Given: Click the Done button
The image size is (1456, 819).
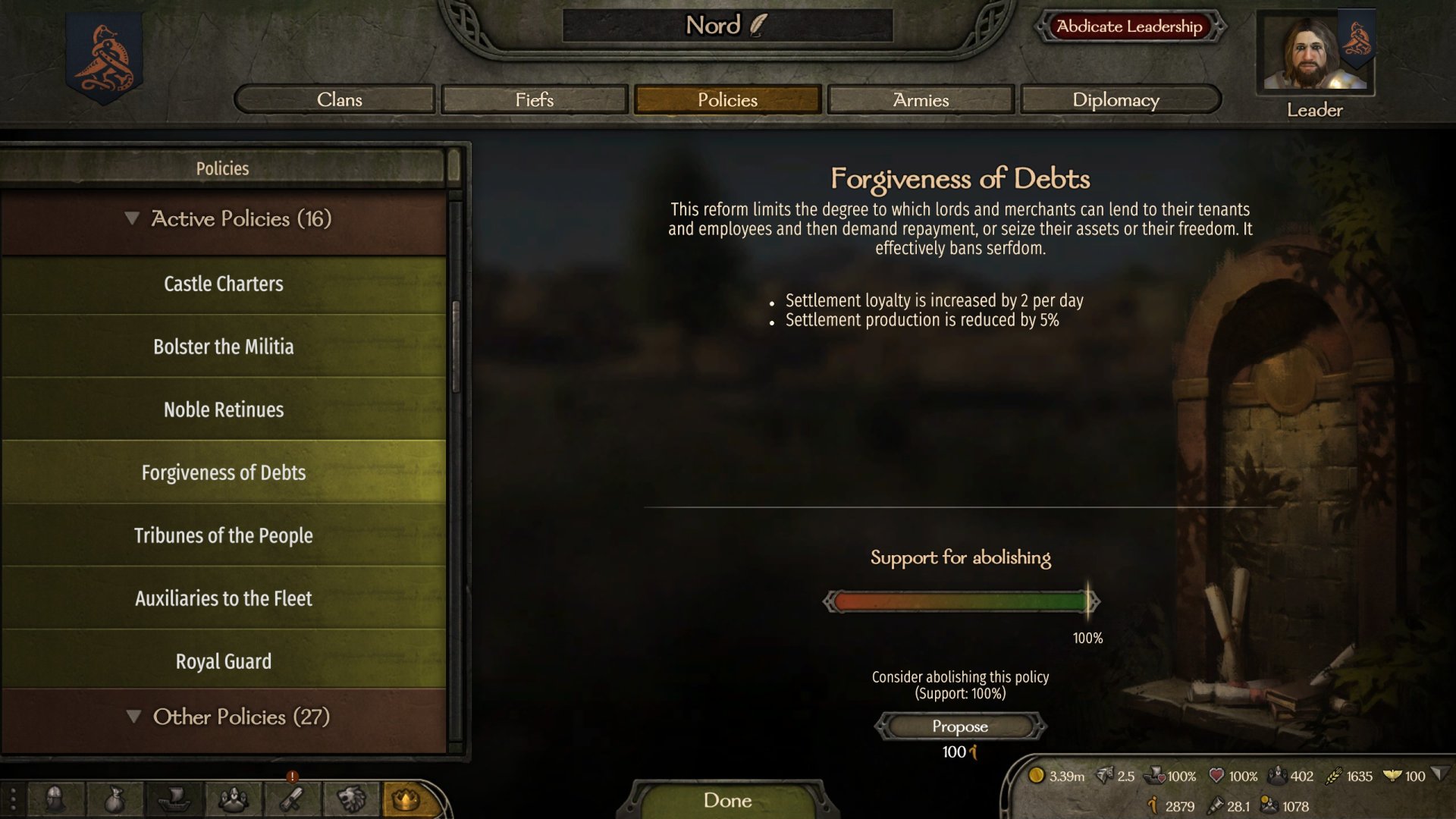Looking at the screenshot, I should tap(727, 800).
